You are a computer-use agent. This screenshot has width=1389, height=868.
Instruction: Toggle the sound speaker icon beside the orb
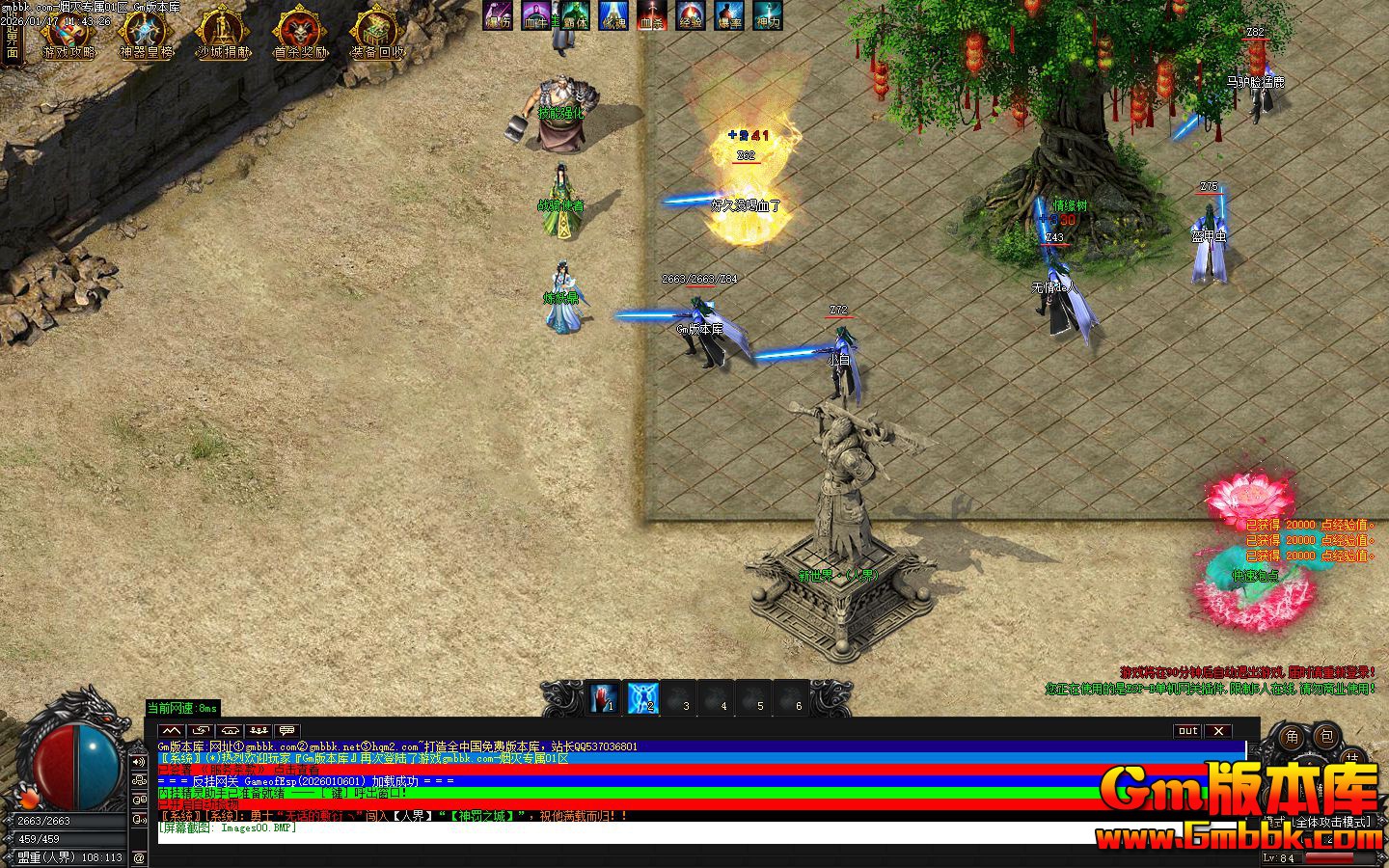click(x=139, y=762)
